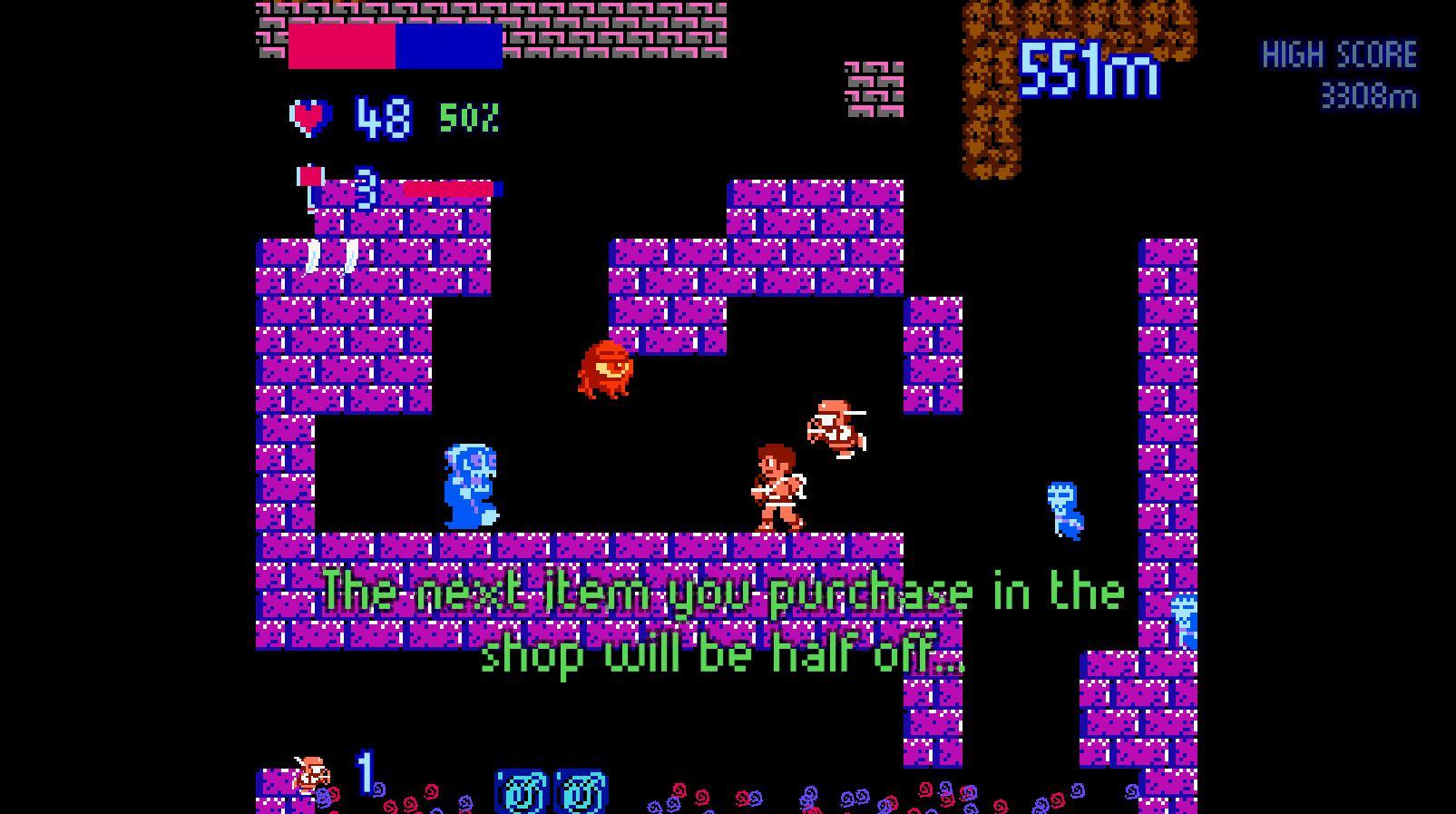1456x814 pixels.
Task: Click the flying archer enemy sprite
Action: coord(835,429)
